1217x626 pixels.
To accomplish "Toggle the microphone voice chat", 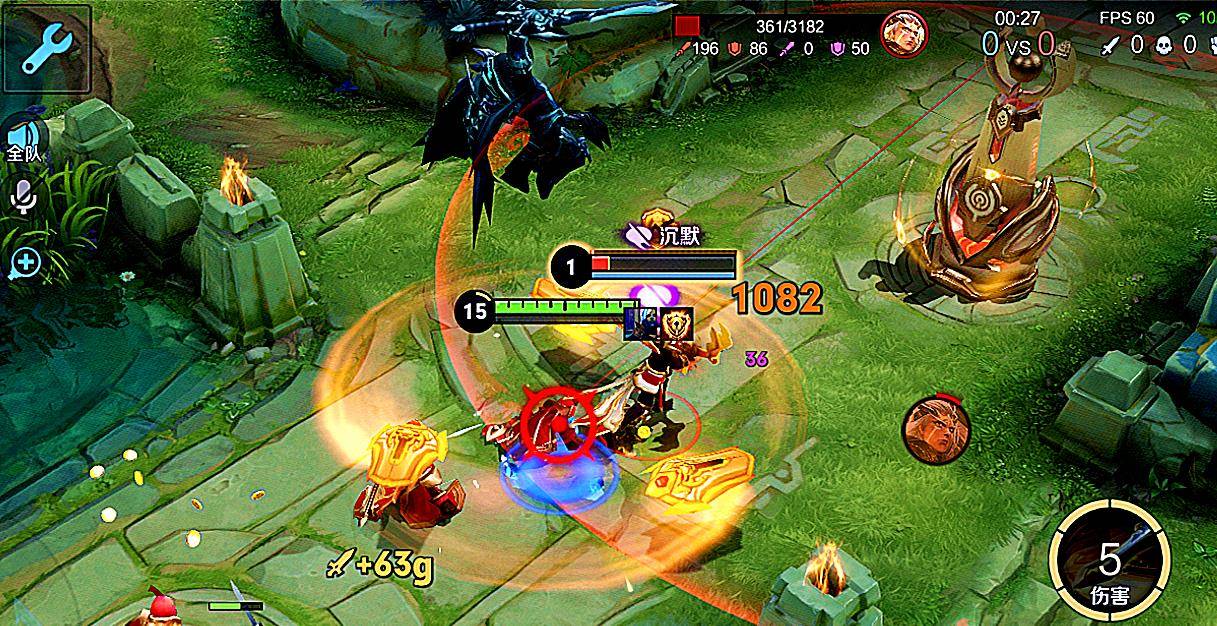I will (x=23, y=198).
